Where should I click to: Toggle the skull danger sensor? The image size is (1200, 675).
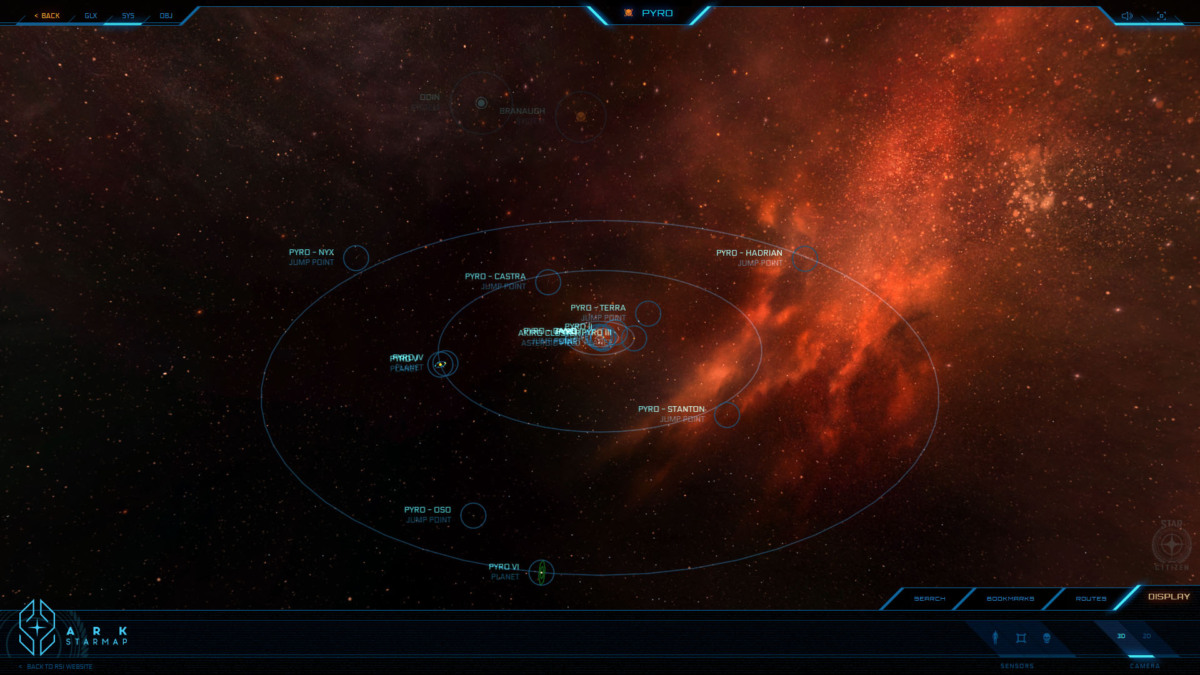tap(1046, 638)
